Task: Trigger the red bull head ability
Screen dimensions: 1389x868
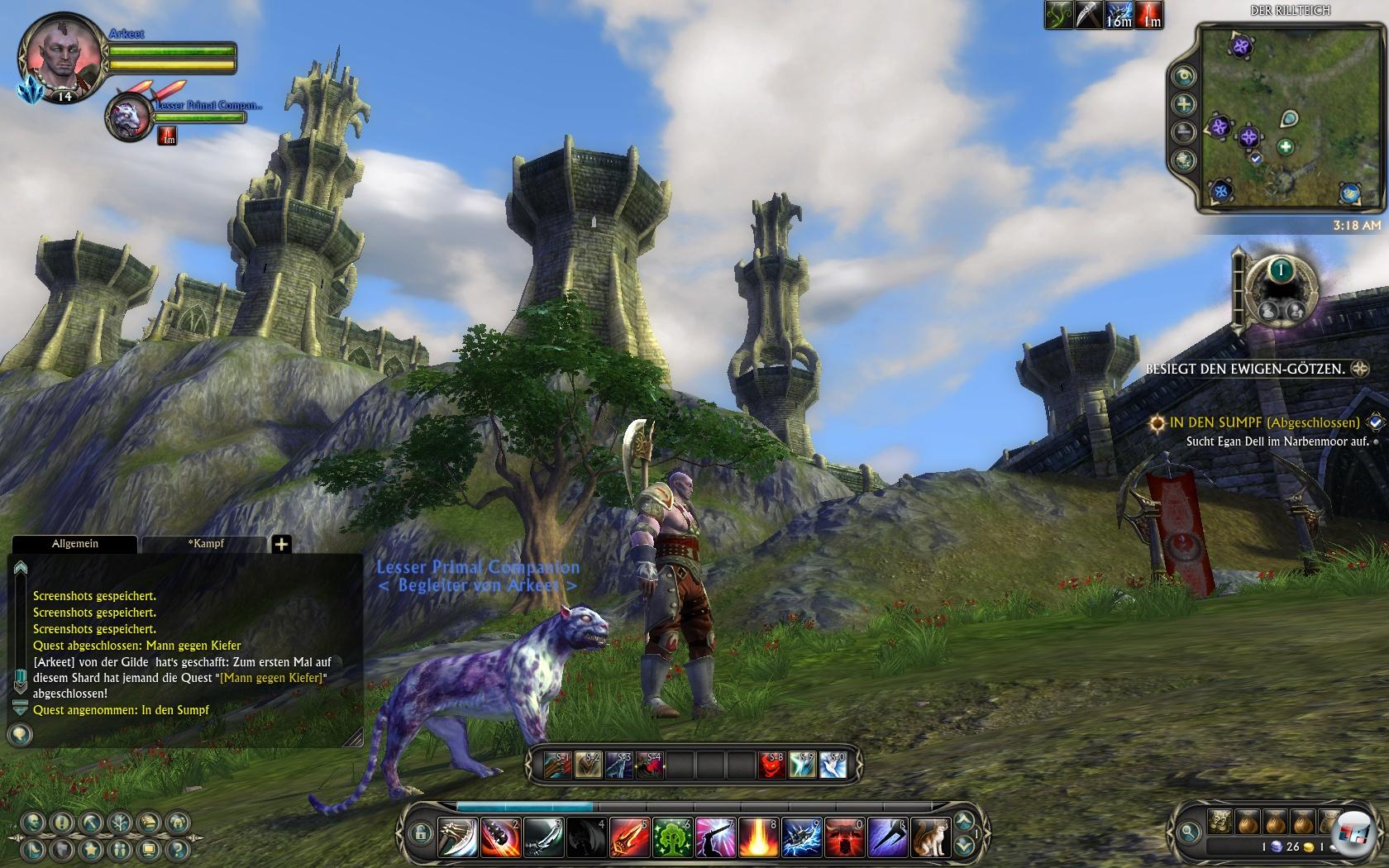Action: point(844,837)
